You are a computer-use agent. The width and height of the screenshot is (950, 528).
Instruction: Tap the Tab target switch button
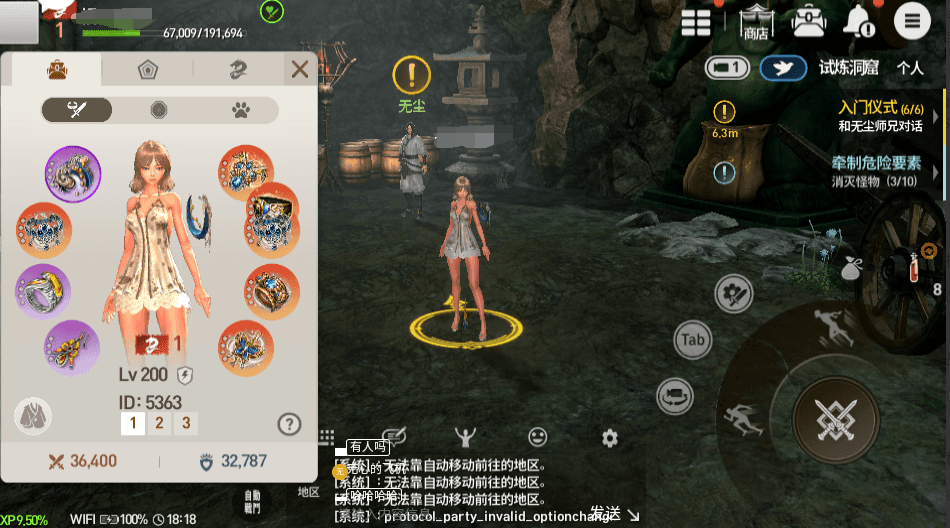pyautogui.click(x=693, y=340)
